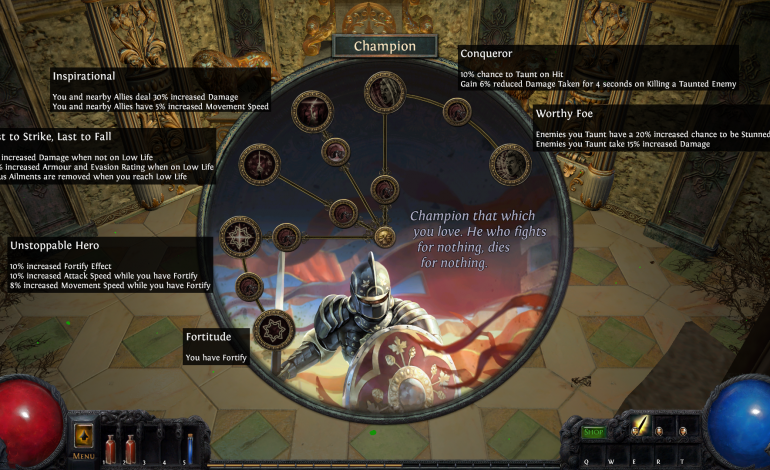Allocate the Fortitude notable node
The width and height of the screenshot is (770, 470).
273,329
